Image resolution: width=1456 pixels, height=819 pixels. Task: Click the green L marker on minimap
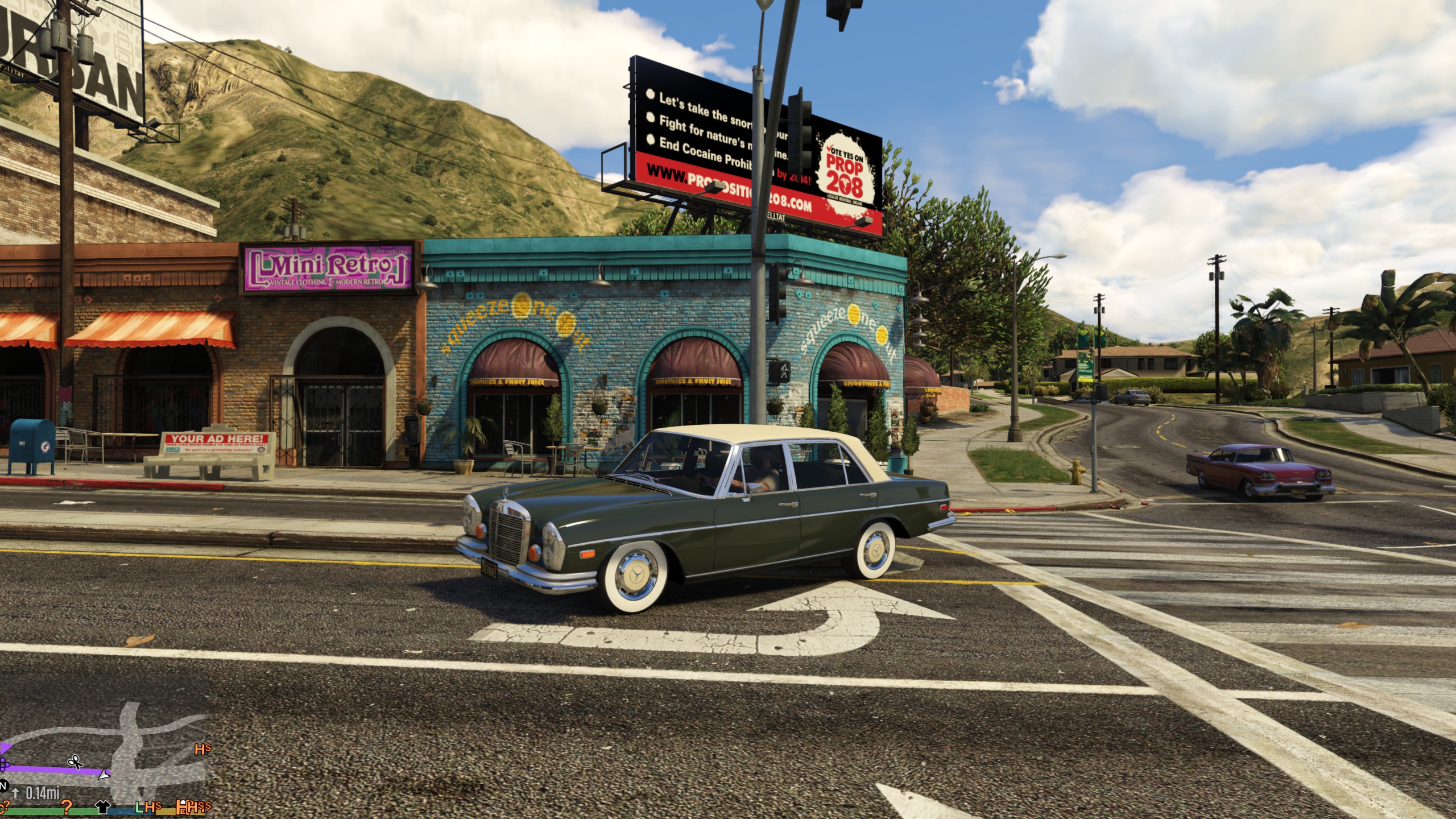[139, 806]
